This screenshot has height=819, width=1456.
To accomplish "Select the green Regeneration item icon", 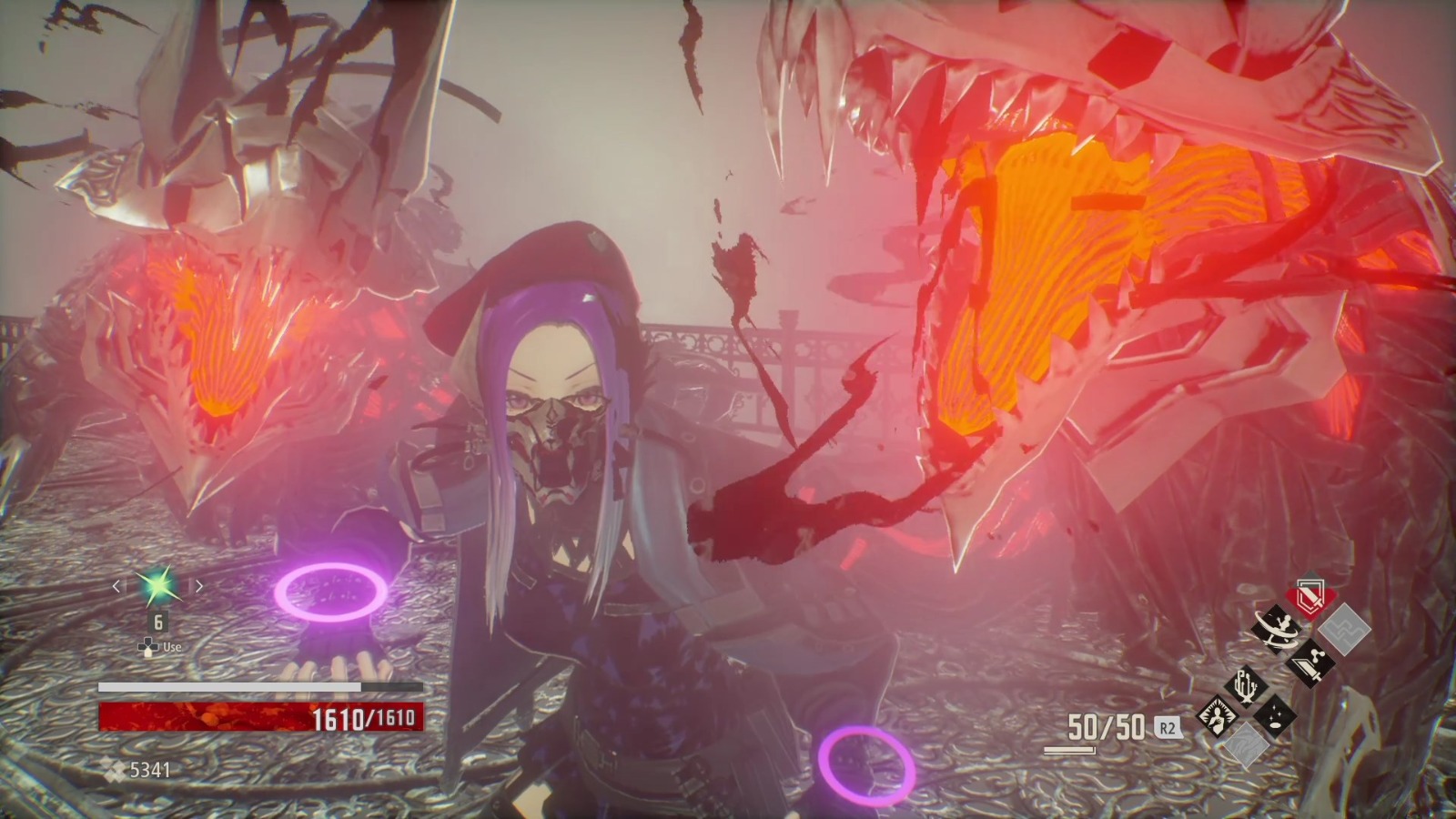I will pos(157,589).
